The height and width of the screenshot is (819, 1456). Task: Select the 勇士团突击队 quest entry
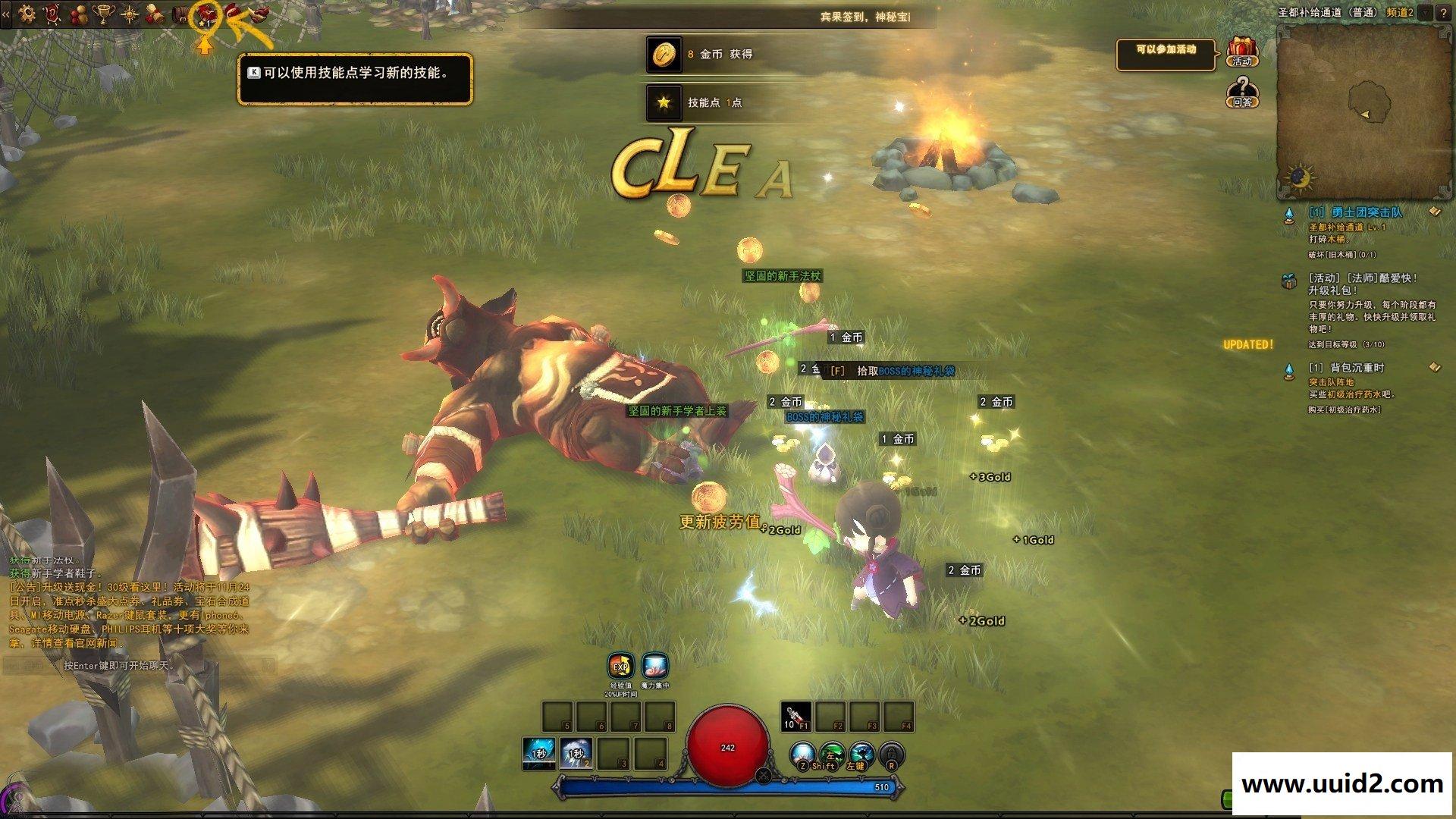point(1355,213)
